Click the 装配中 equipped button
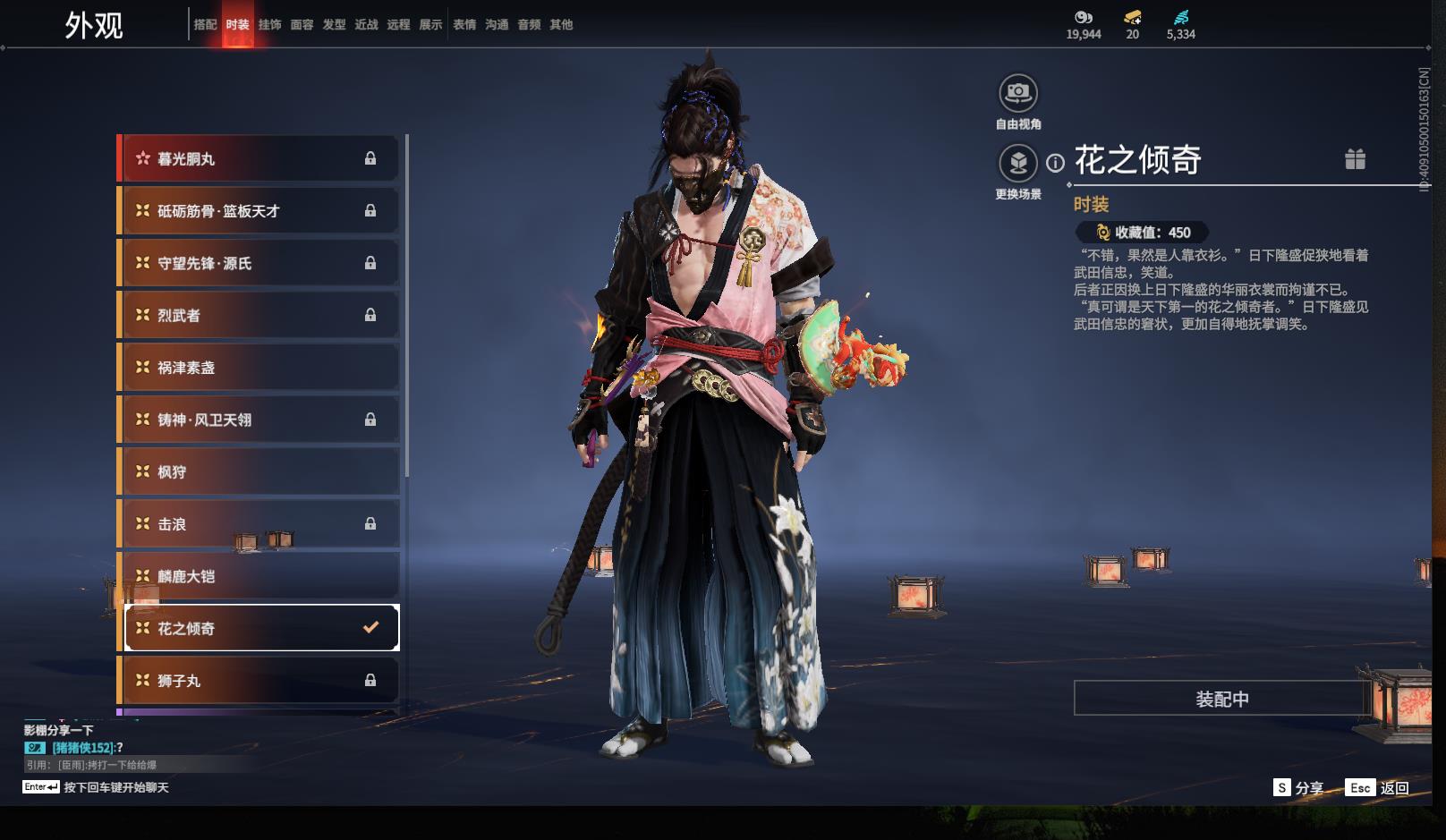 point(1222,699)
